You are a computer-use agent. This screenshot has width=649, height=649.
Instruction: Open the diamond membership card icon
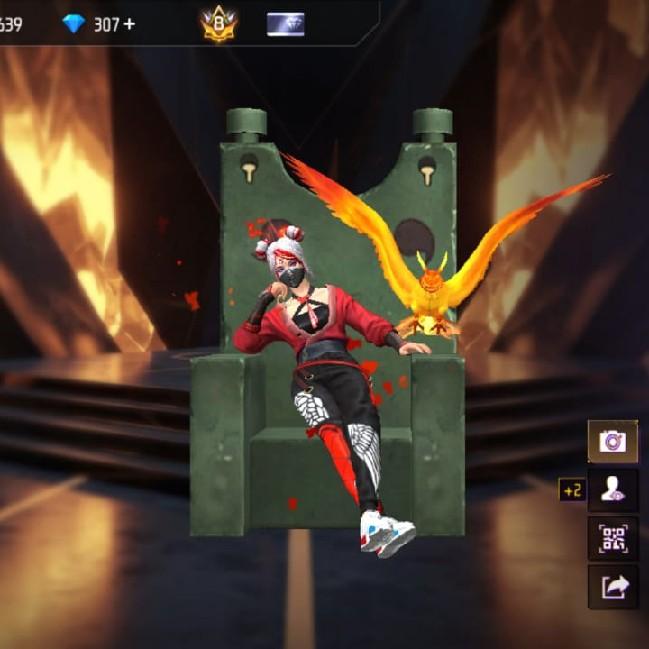pyautogui.click(x=286, y=24)
